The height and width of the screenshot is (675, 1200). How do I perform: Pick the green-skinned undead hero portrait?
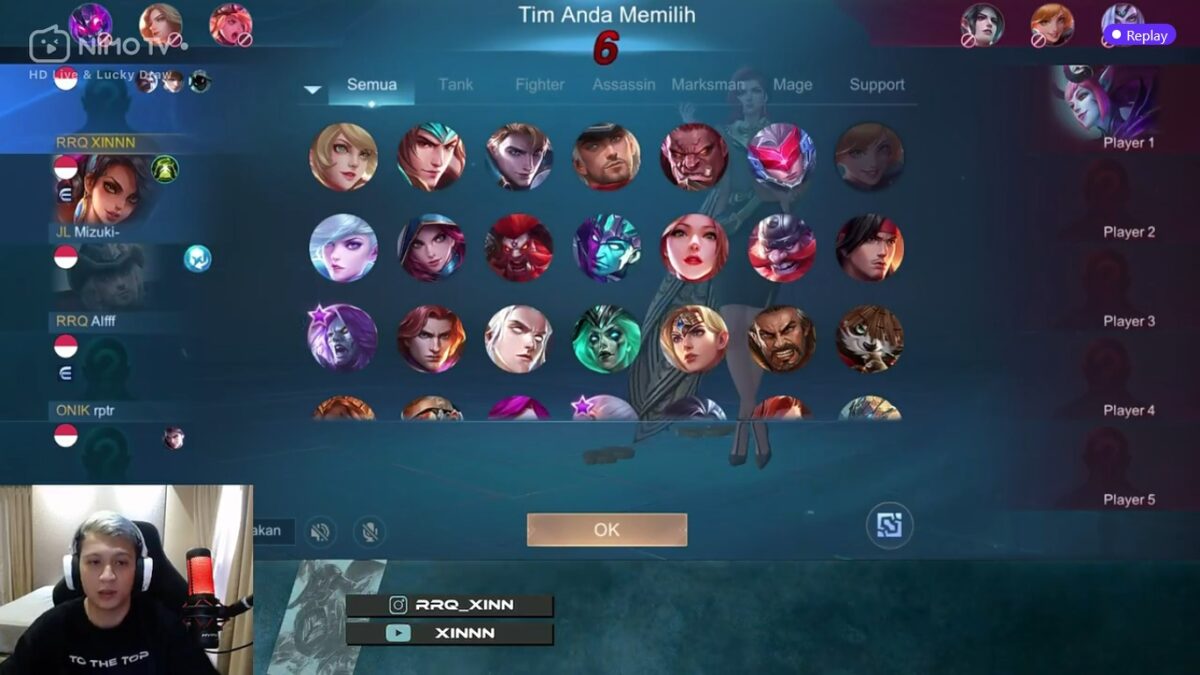click(x=606, y=339)
